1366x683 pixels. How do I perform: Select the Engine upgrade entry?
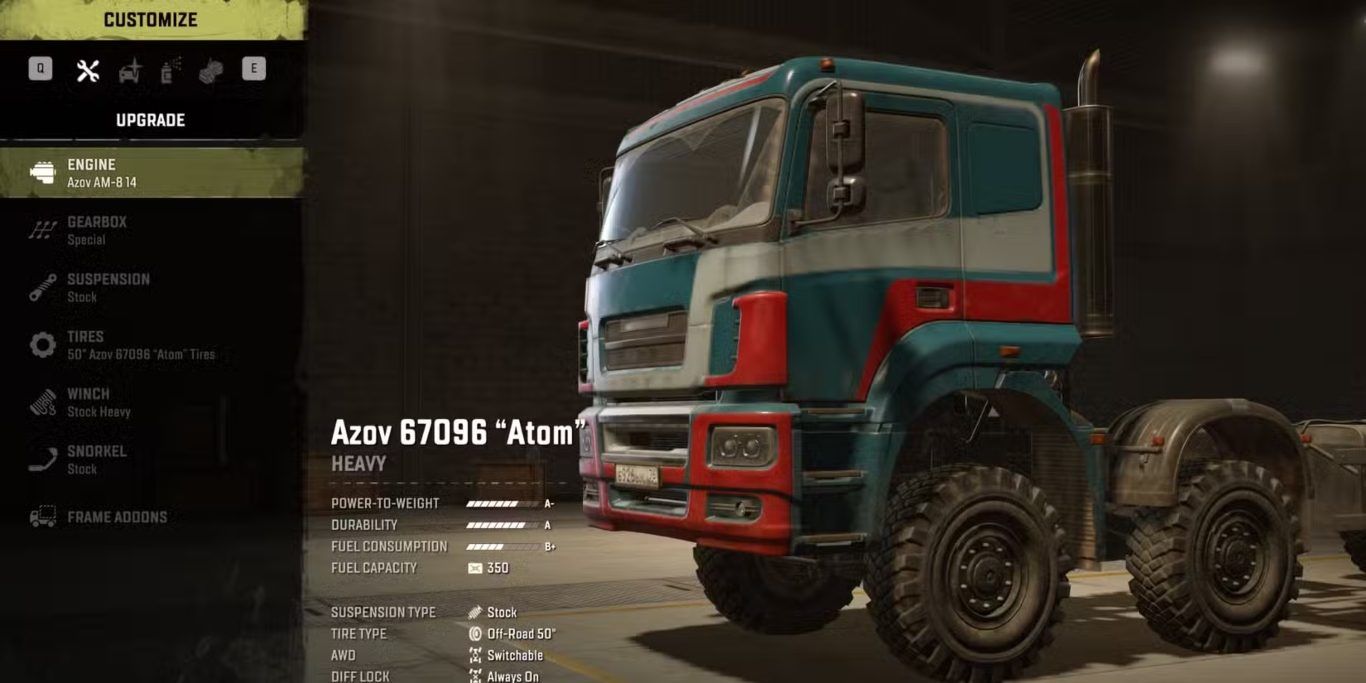click(150, 173)
